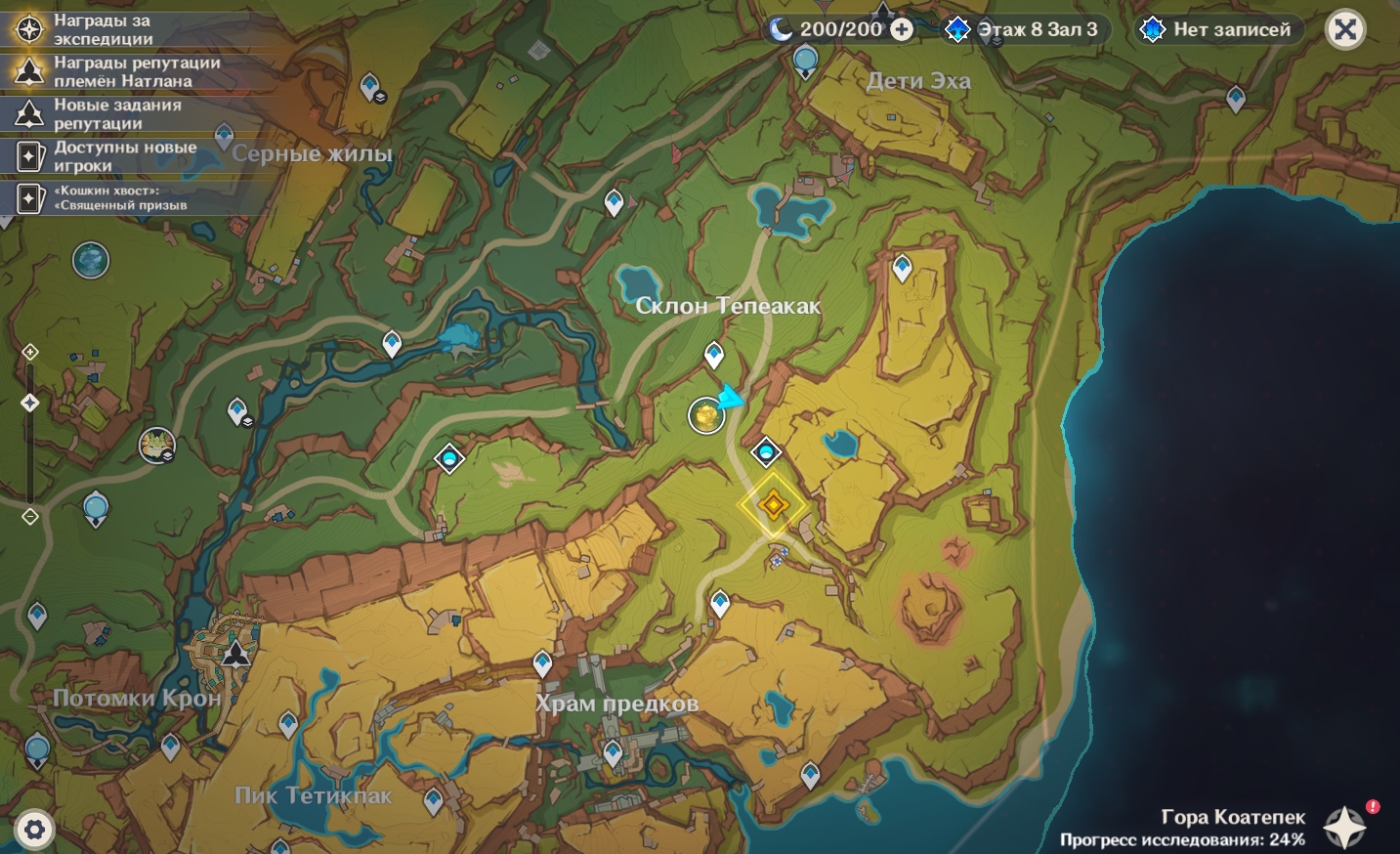Screen dimensions: 1400x854
Task: Add Original Resin with the plus button
Action: tap(902, 30)
